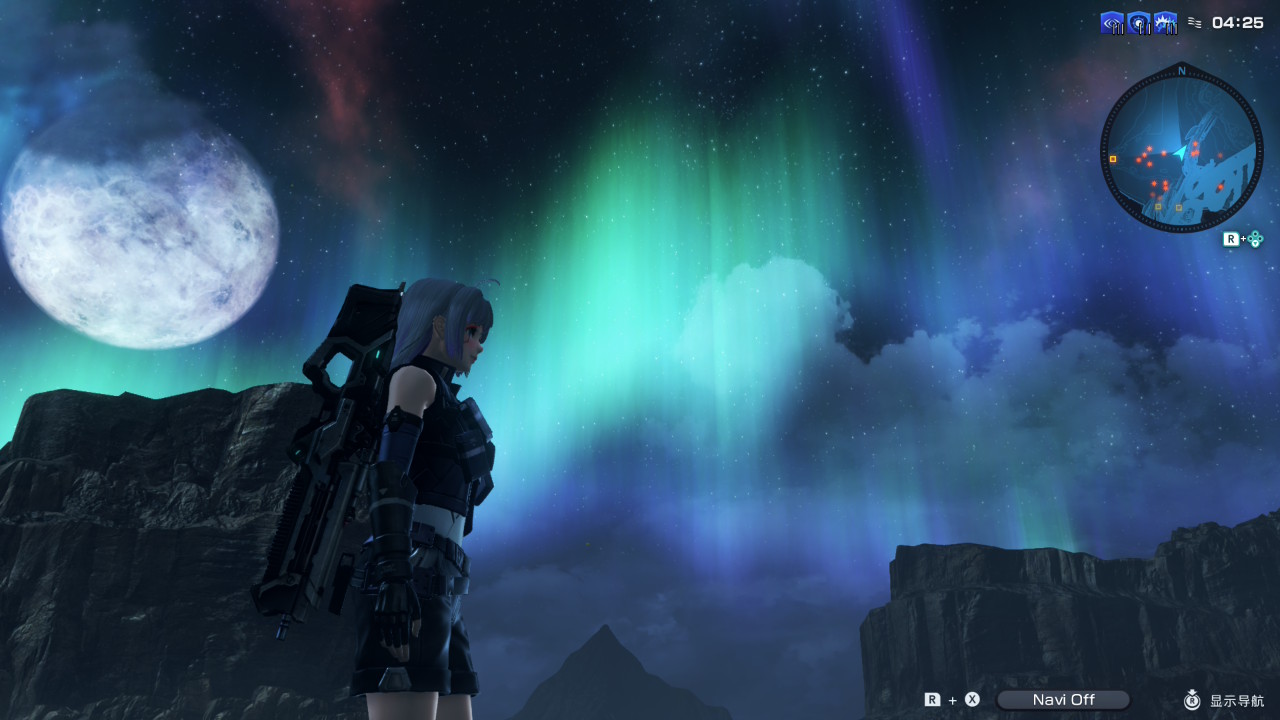Select the spiky burst status icon
The height and width of the screenshot is (720, 1280).
click(x=1166, y=23)
